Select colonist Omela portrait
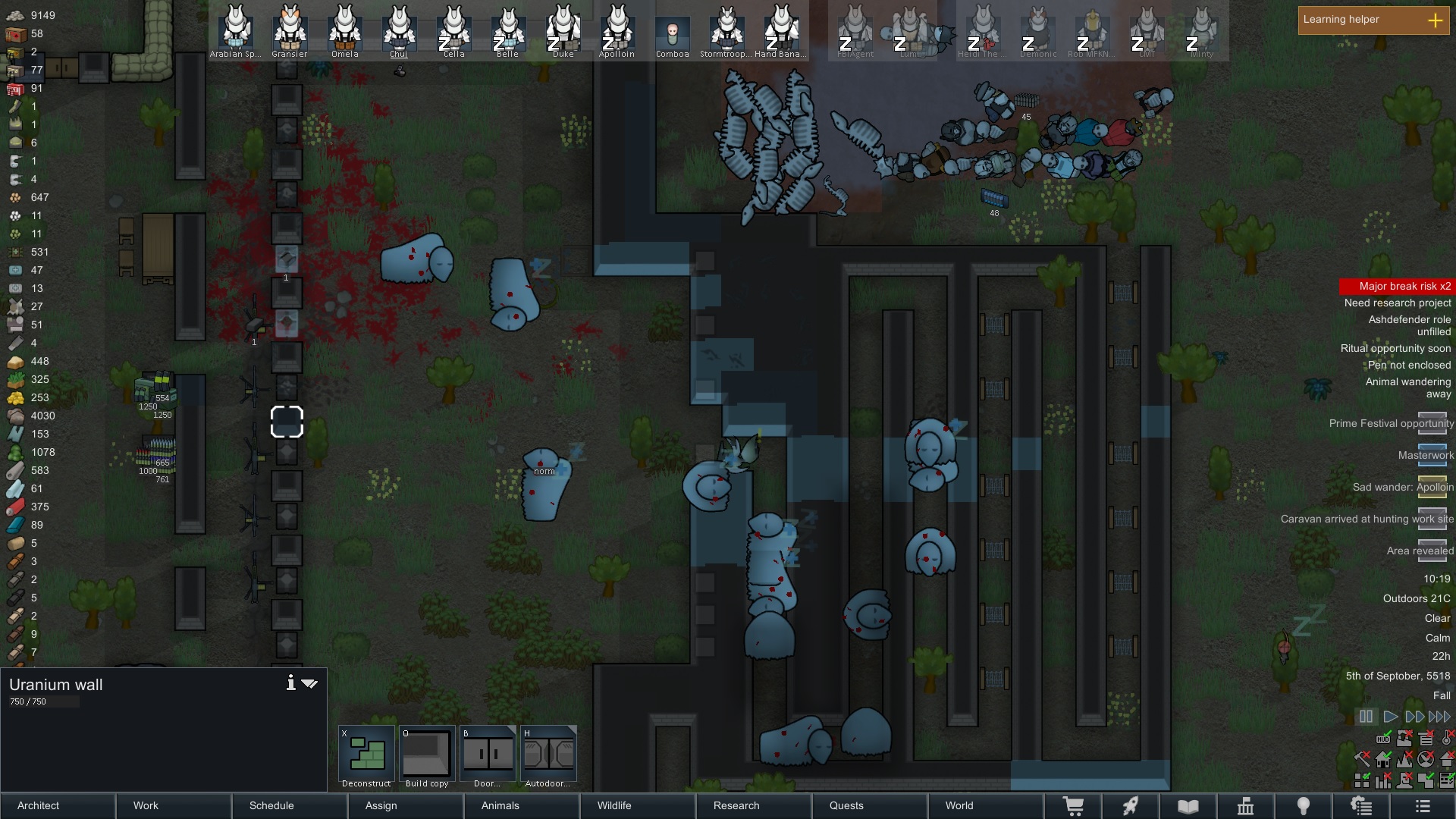 [x=344, y=30]
